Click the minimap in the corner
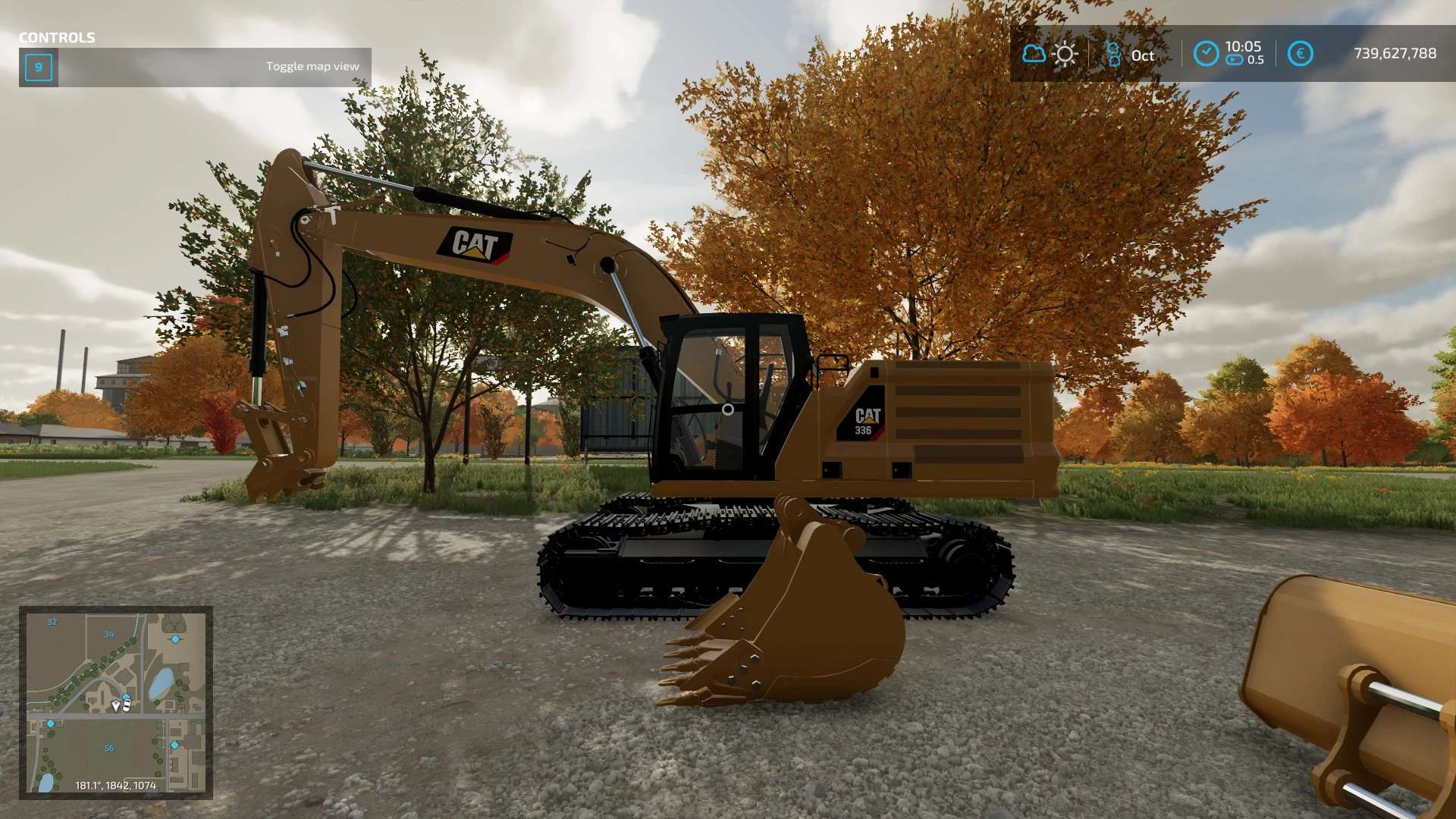 pos(116,702)
